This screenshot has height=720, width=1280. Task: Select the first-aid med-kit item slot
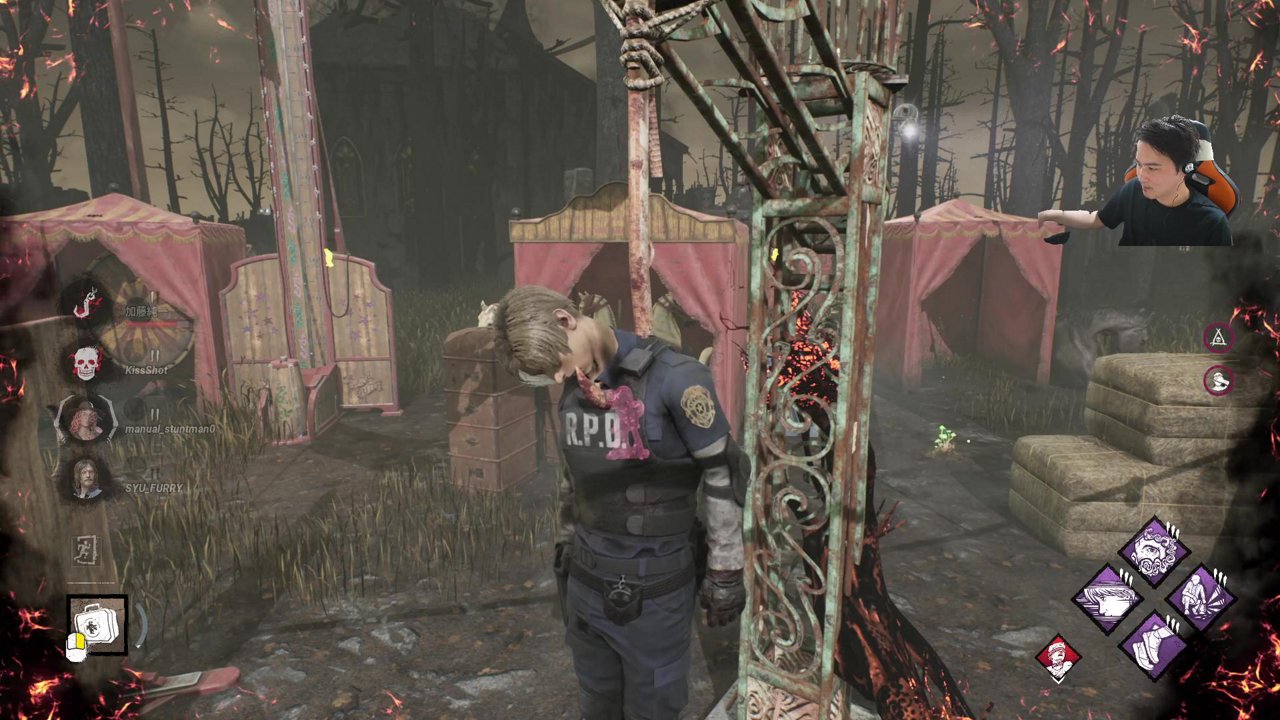(97, 625)
